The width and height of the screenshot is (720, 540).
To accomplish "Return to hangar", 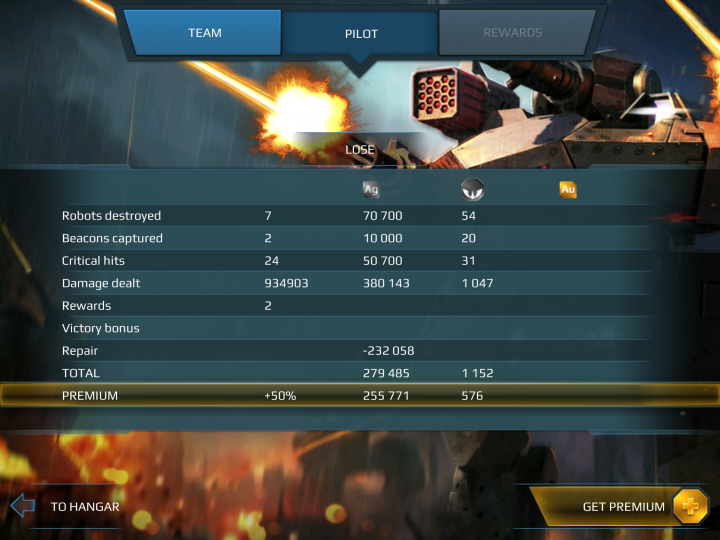I will [68, 506].
